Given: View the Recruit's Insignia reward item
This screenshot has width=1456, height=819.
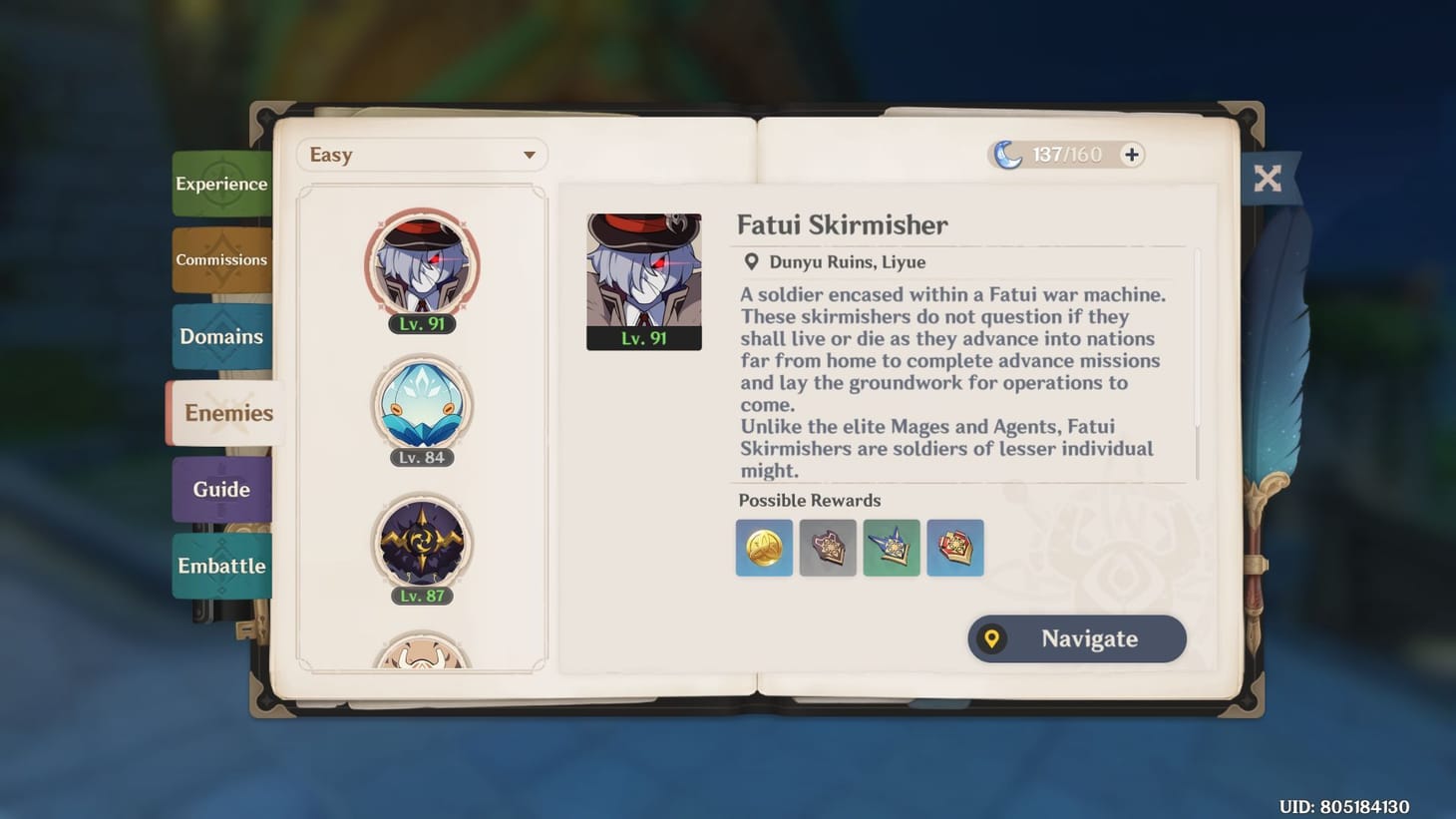Looking at the screenshot, I should pos(828,548).
